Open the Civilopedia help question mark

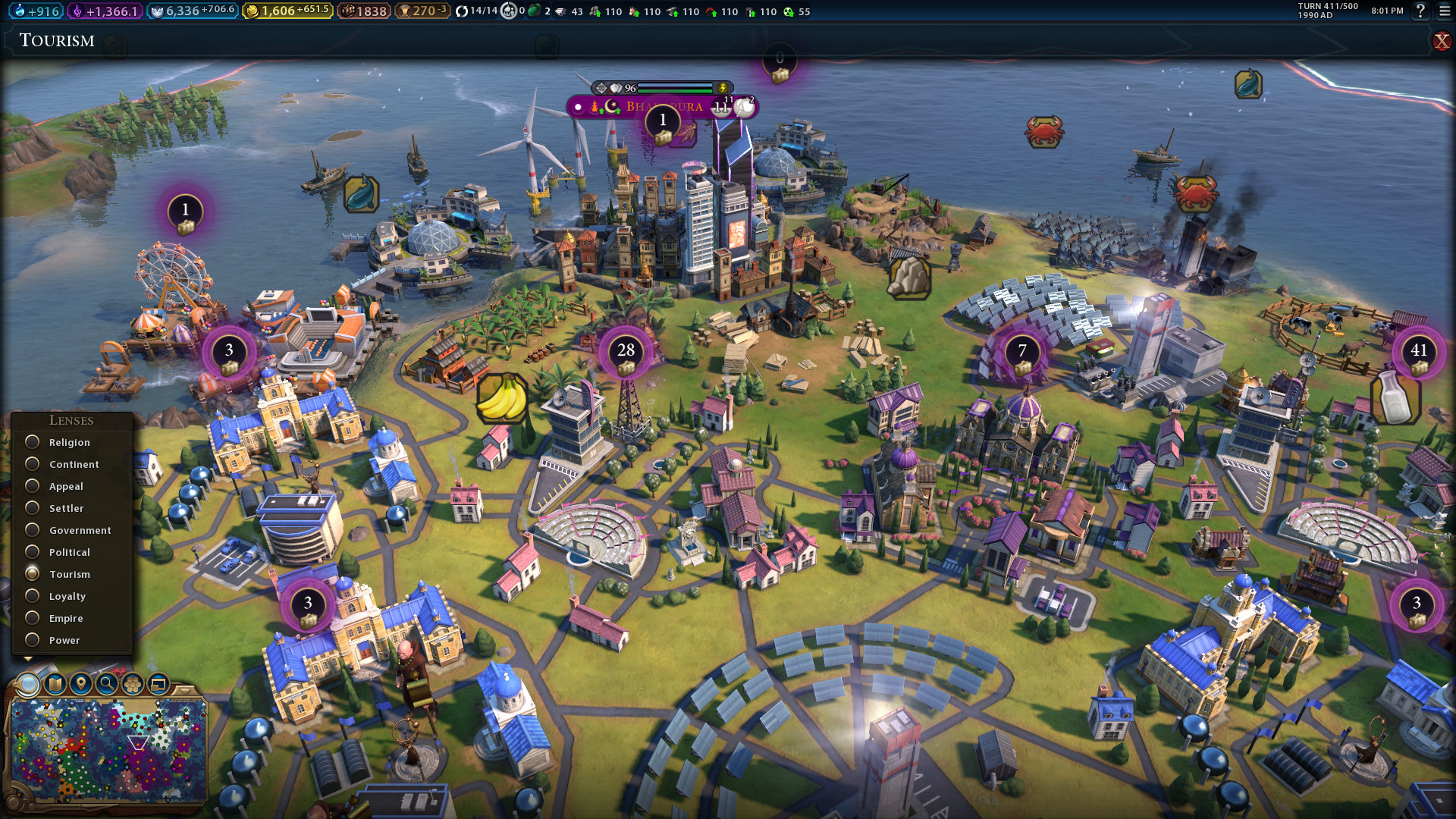point(1420,11)
